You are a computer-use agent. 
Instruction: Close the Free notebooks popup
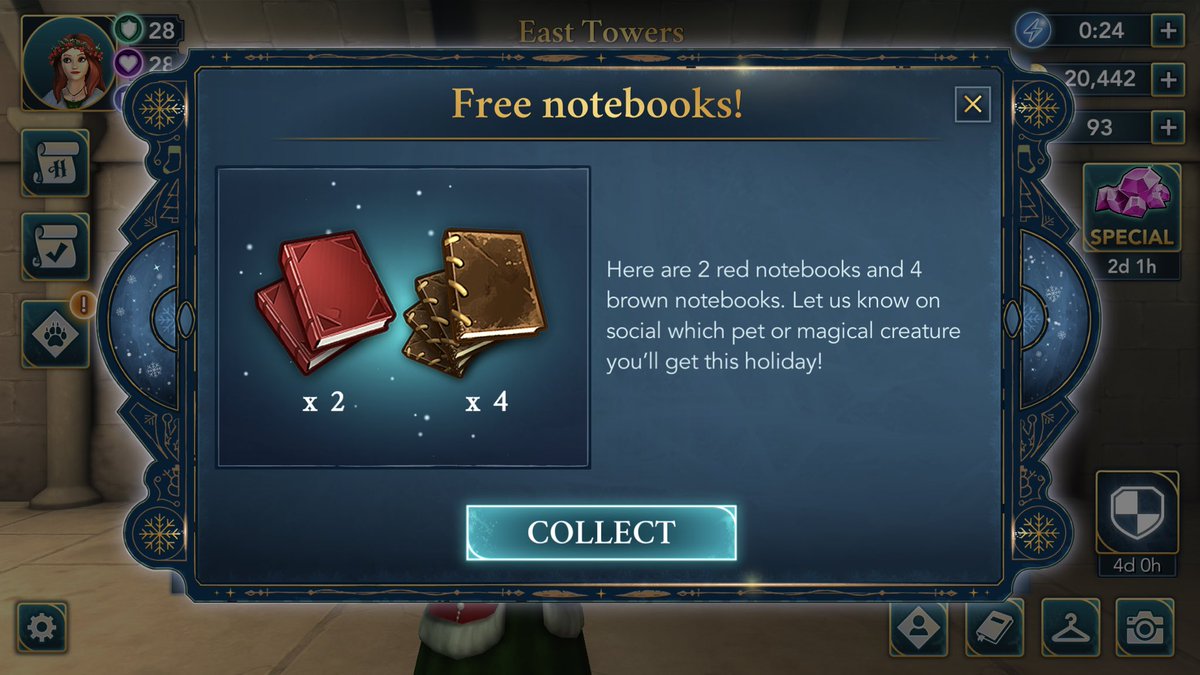[972, 104]
